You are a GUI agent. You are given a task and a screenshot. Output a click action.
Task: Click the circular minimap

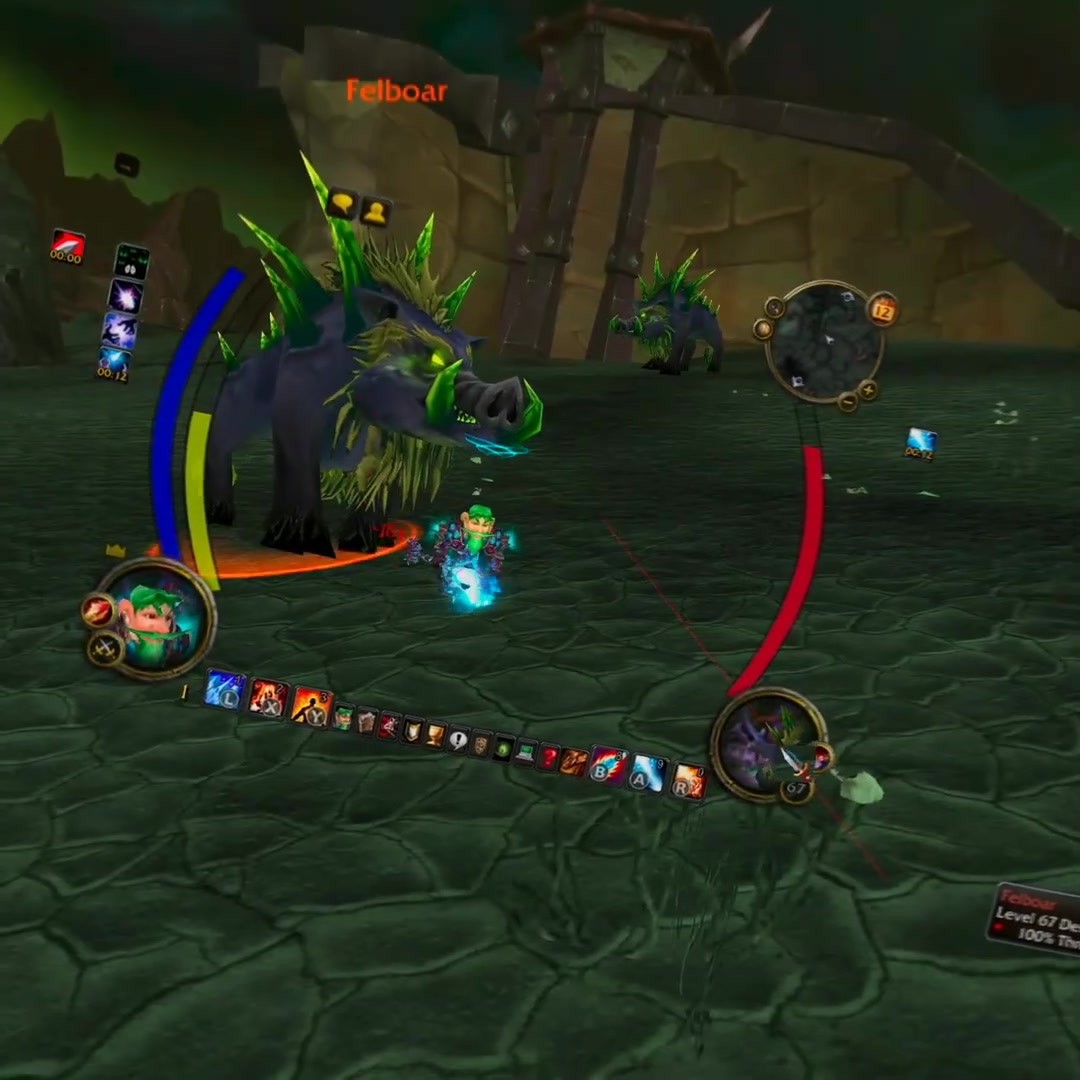coord(824,340)
